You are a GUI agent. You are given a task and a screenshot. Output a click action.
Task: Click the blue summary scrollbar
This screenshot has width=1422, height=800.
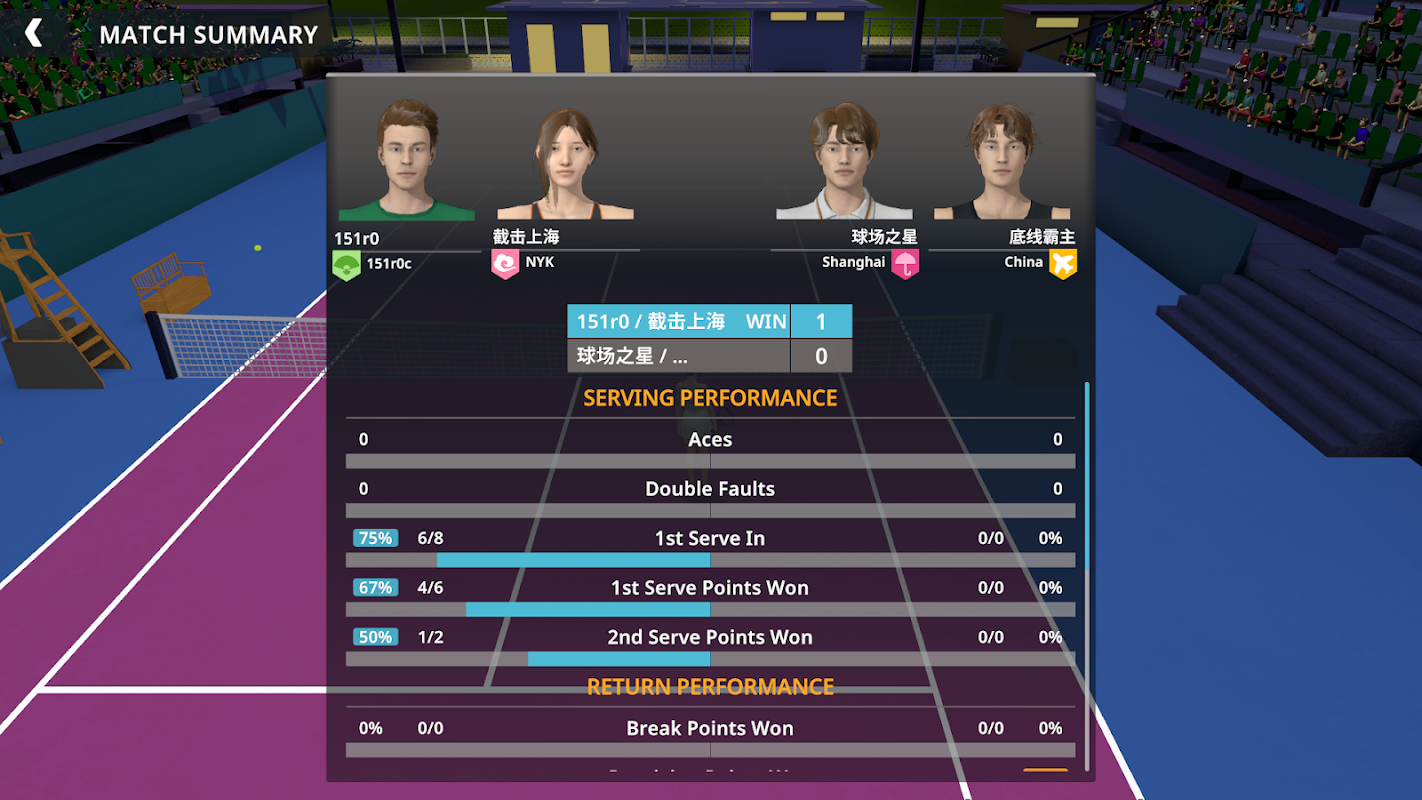point(1087,475)
